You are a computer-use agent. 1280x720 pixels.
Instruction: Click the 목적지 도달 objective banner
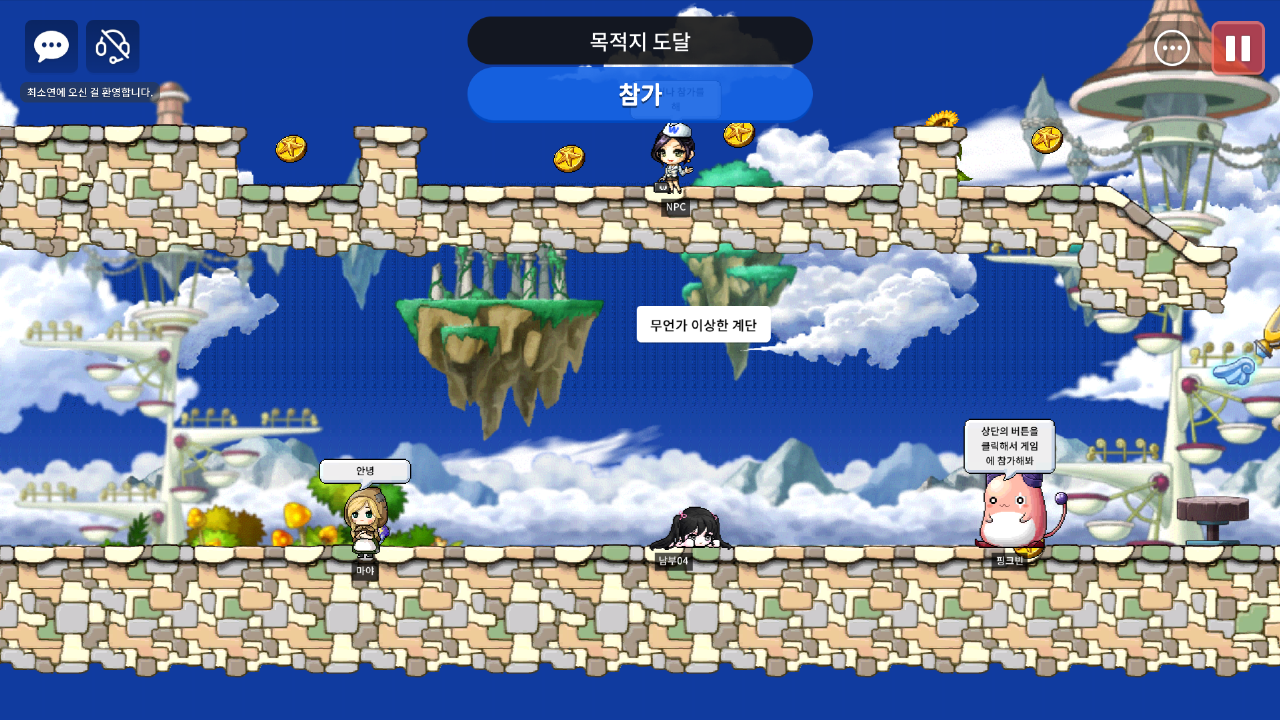pyautogui.click(x=640, y=40)
